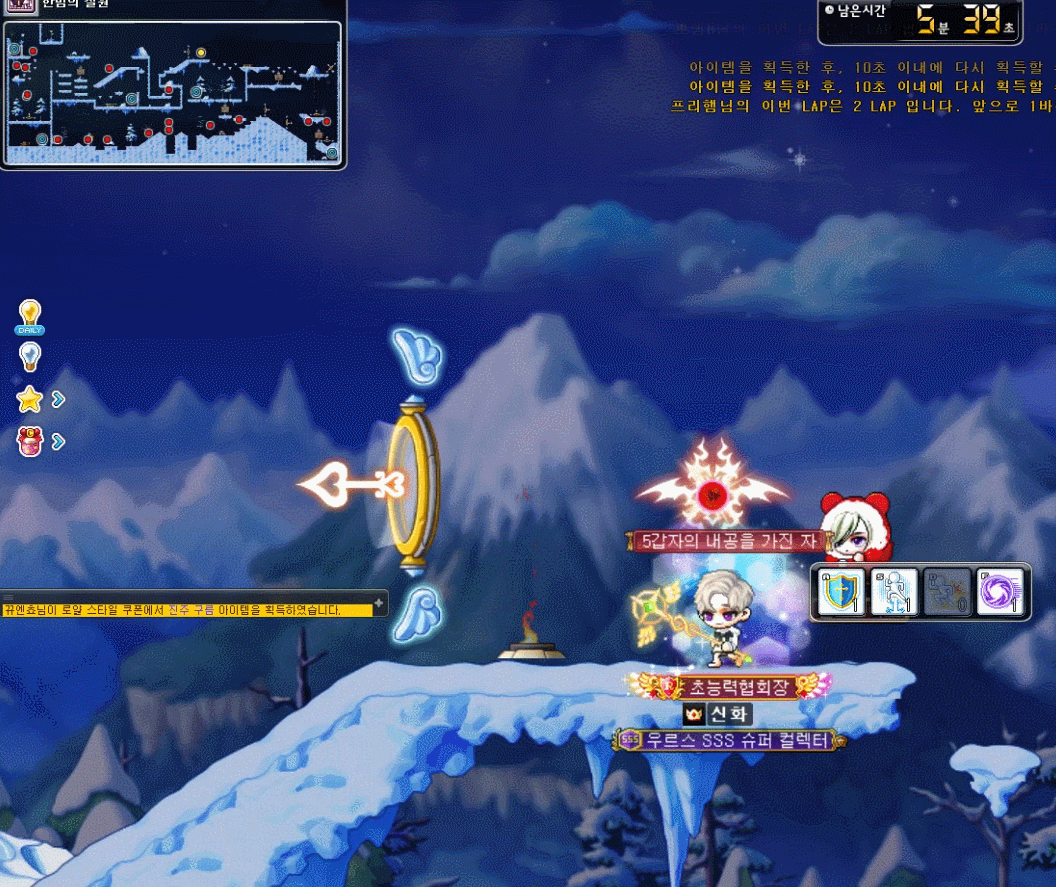Click the yellow star event icon
The image size is (1056, 887).
(30, 400)
